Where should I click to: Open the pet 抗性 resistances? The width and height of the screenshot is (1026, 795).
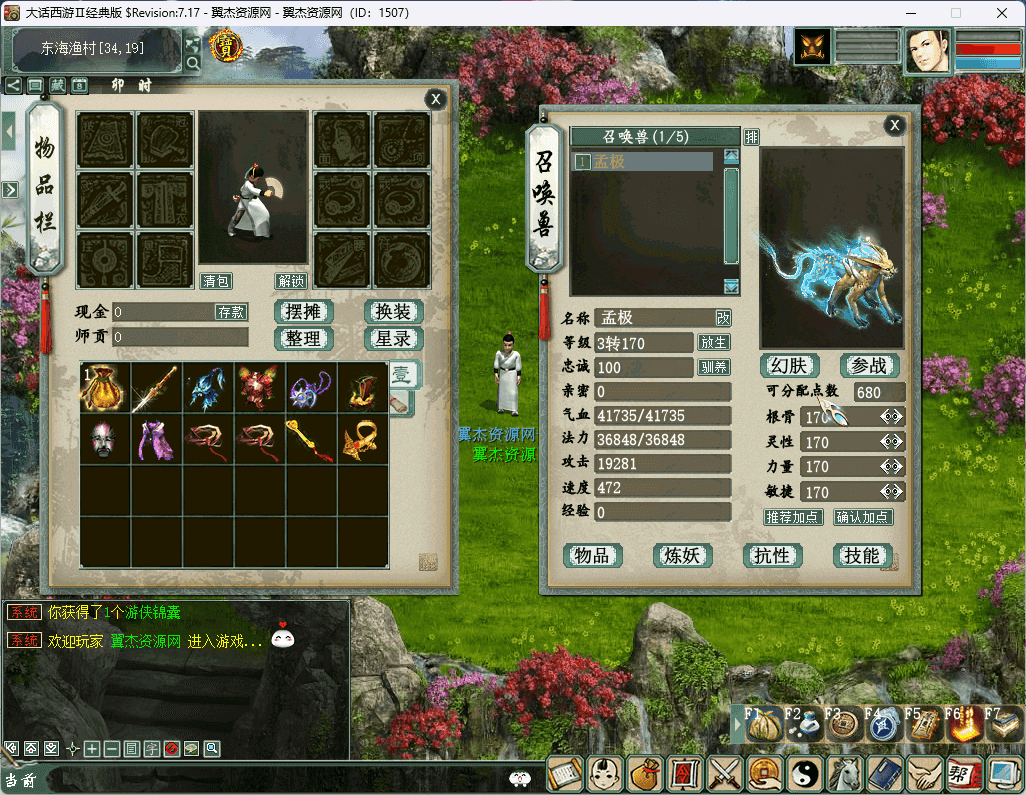[x=772, y=556]
